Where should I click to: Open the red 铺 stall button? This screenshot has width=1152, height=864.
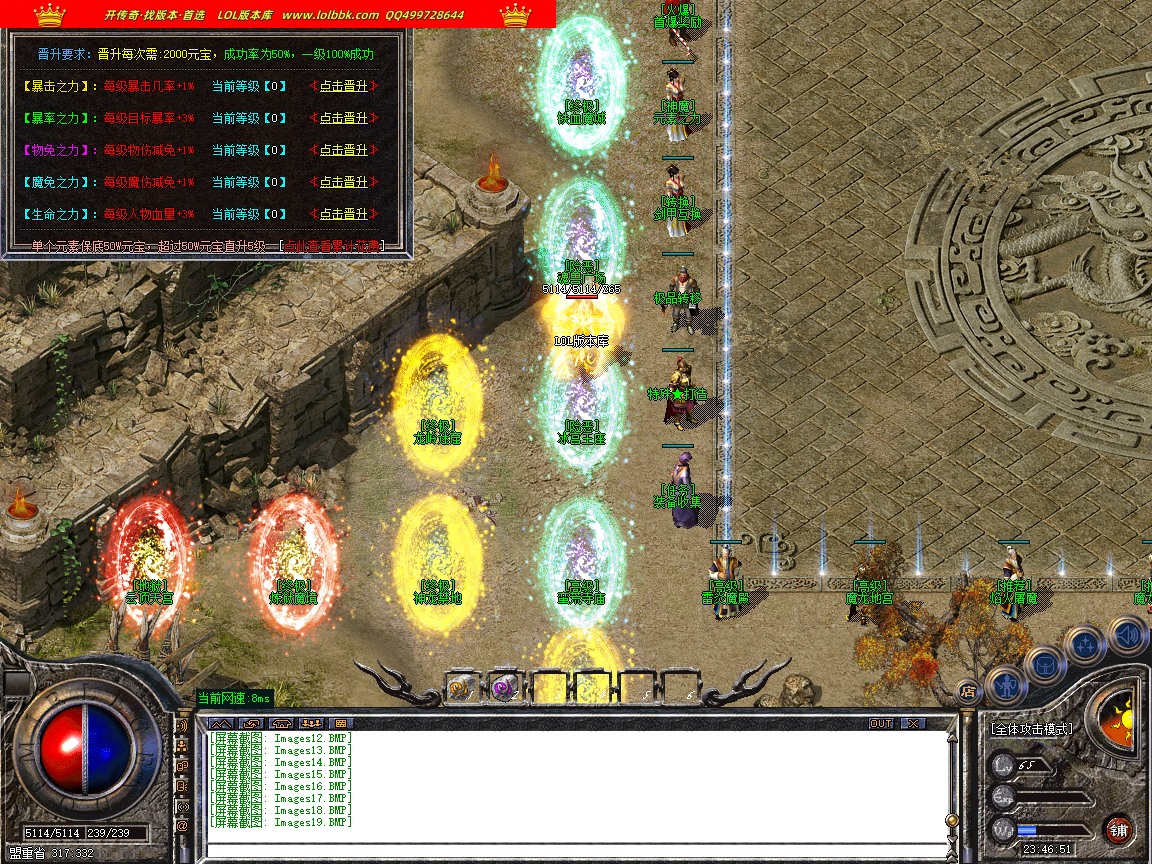pos(1118,829)
